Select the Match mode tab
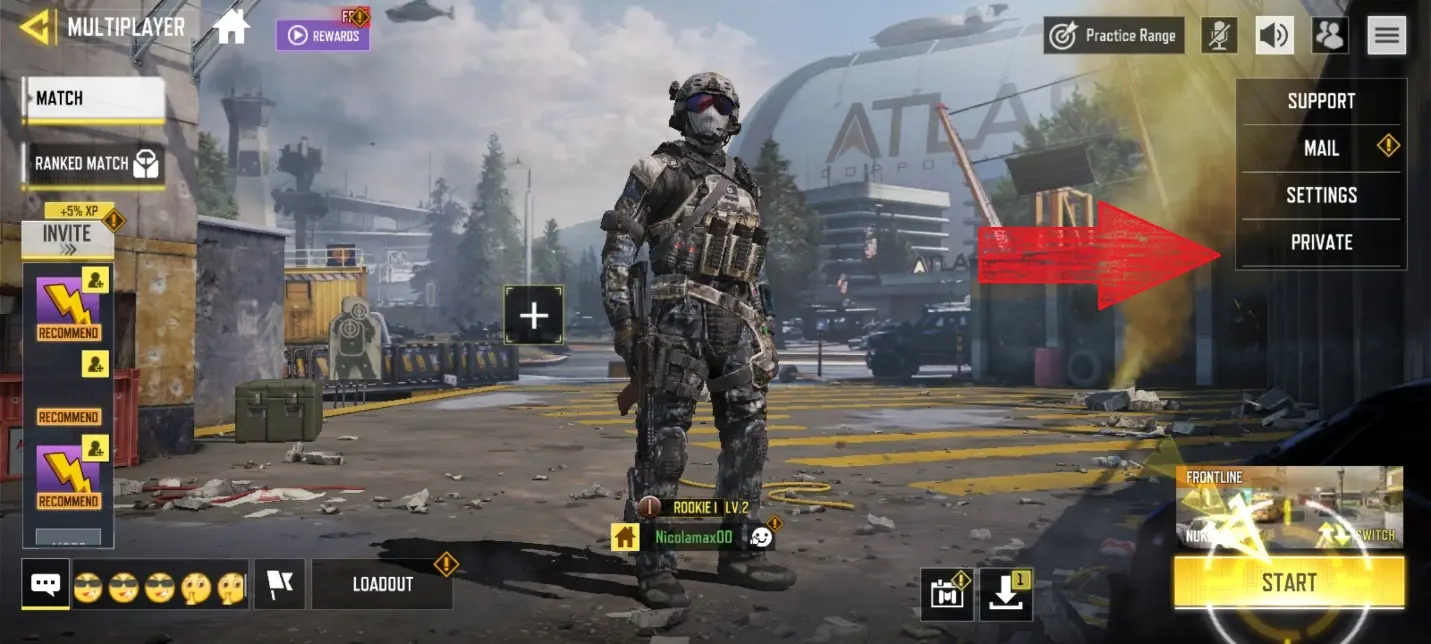This screenshot has height=644, width=1431. click(94, 99)
